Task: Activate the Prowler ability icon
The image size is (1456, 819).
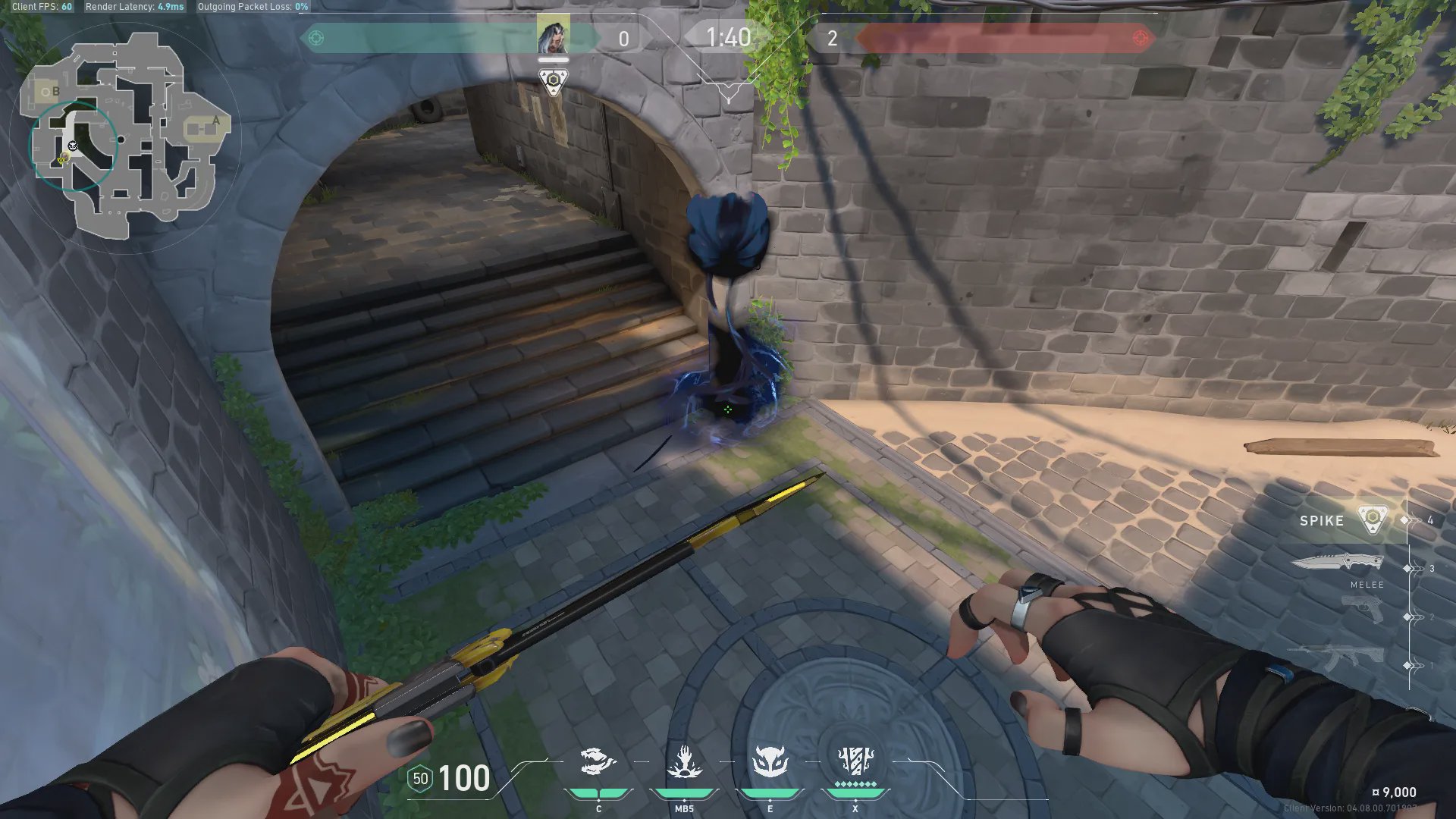Action: tap(598, 762)
